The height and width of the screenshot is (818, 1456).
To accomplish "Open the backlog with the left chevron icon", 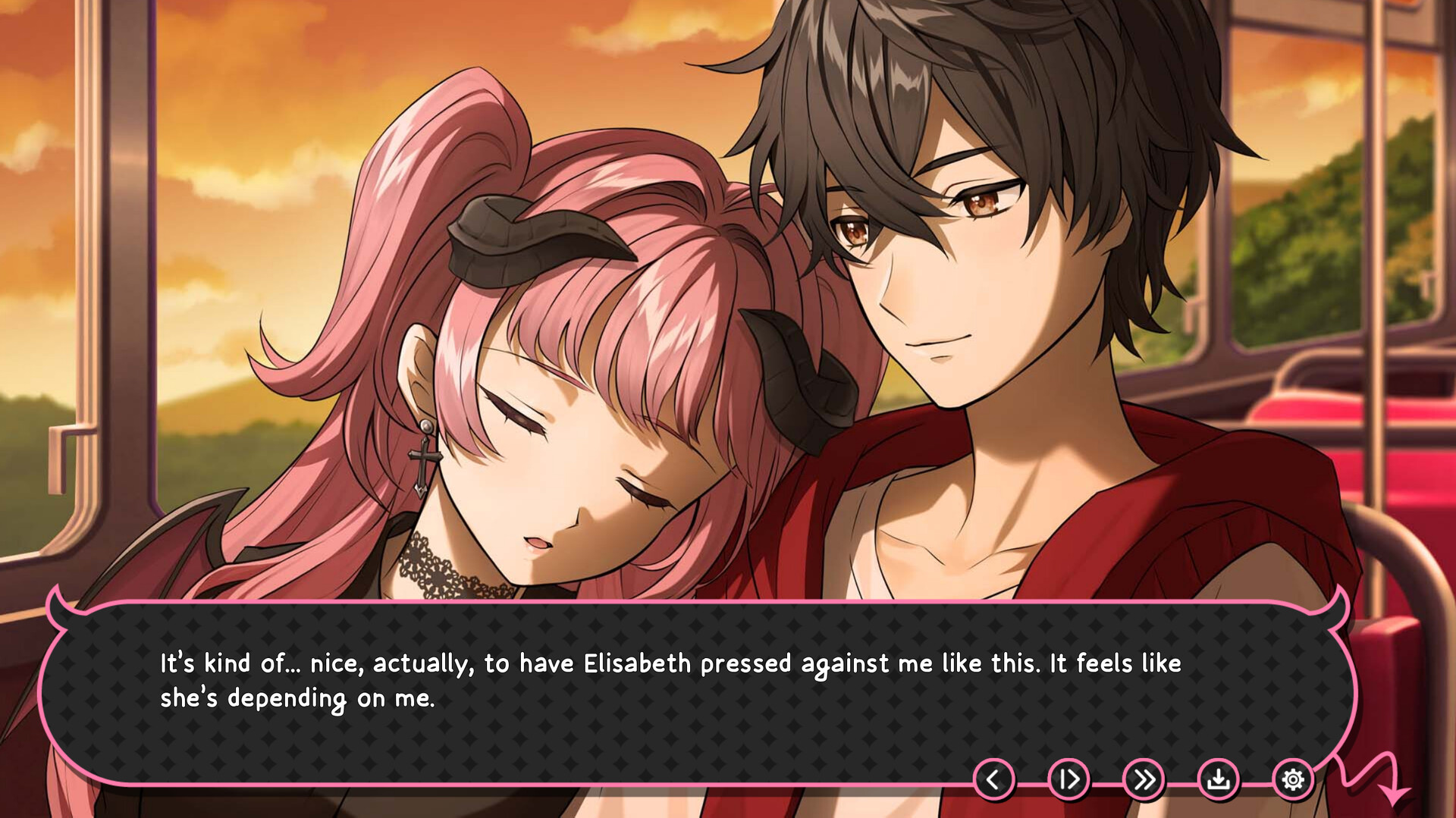I will tap(993, 779).
